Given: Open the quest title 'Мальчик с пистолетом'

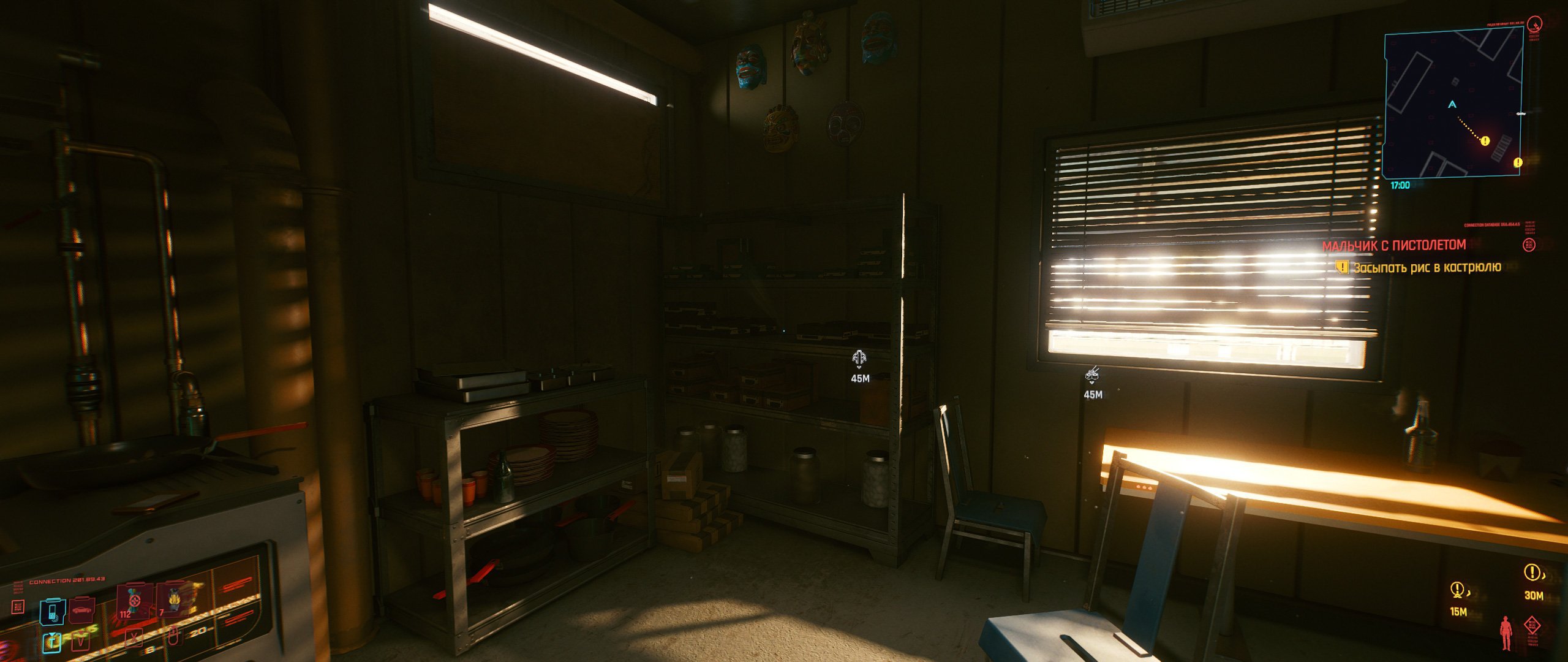Looking at the screenshot, I should (x=1394, y=246).
